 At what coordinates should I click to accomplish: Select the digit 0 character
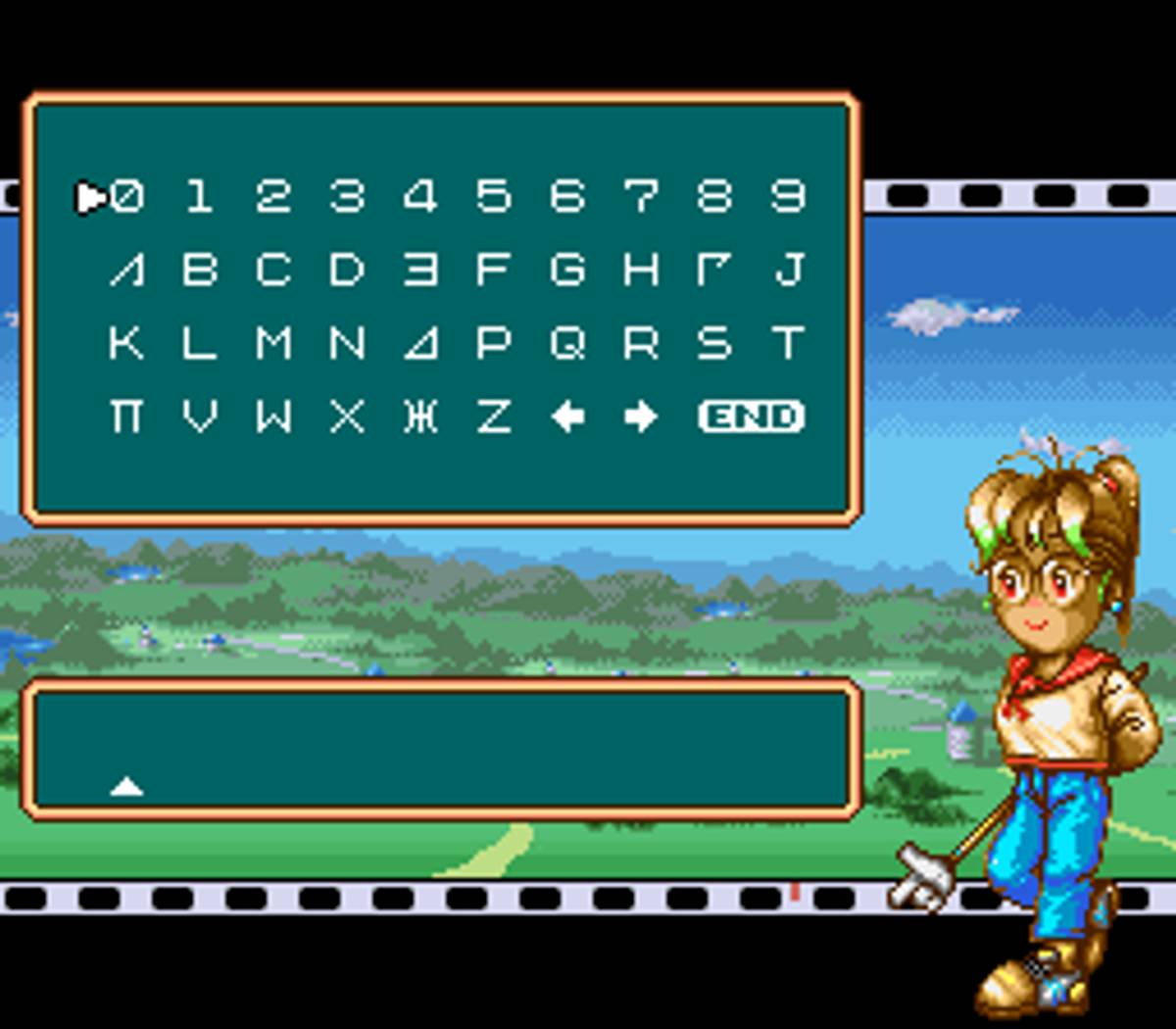[x=126, y=197]
